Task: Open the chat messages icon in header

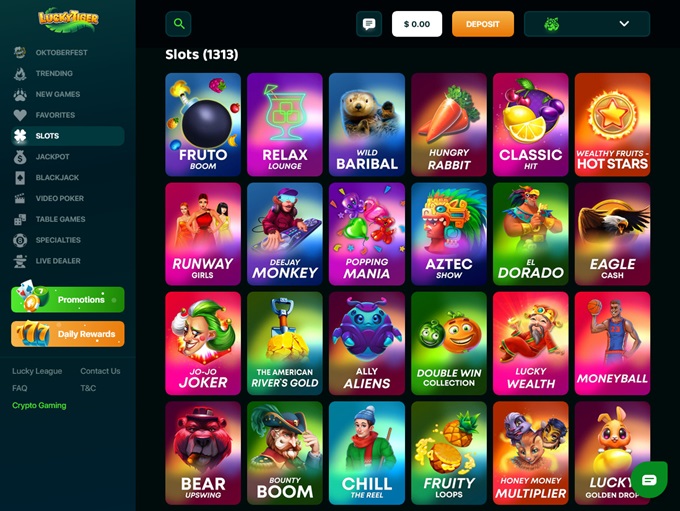Action: (x=369, y=24)
